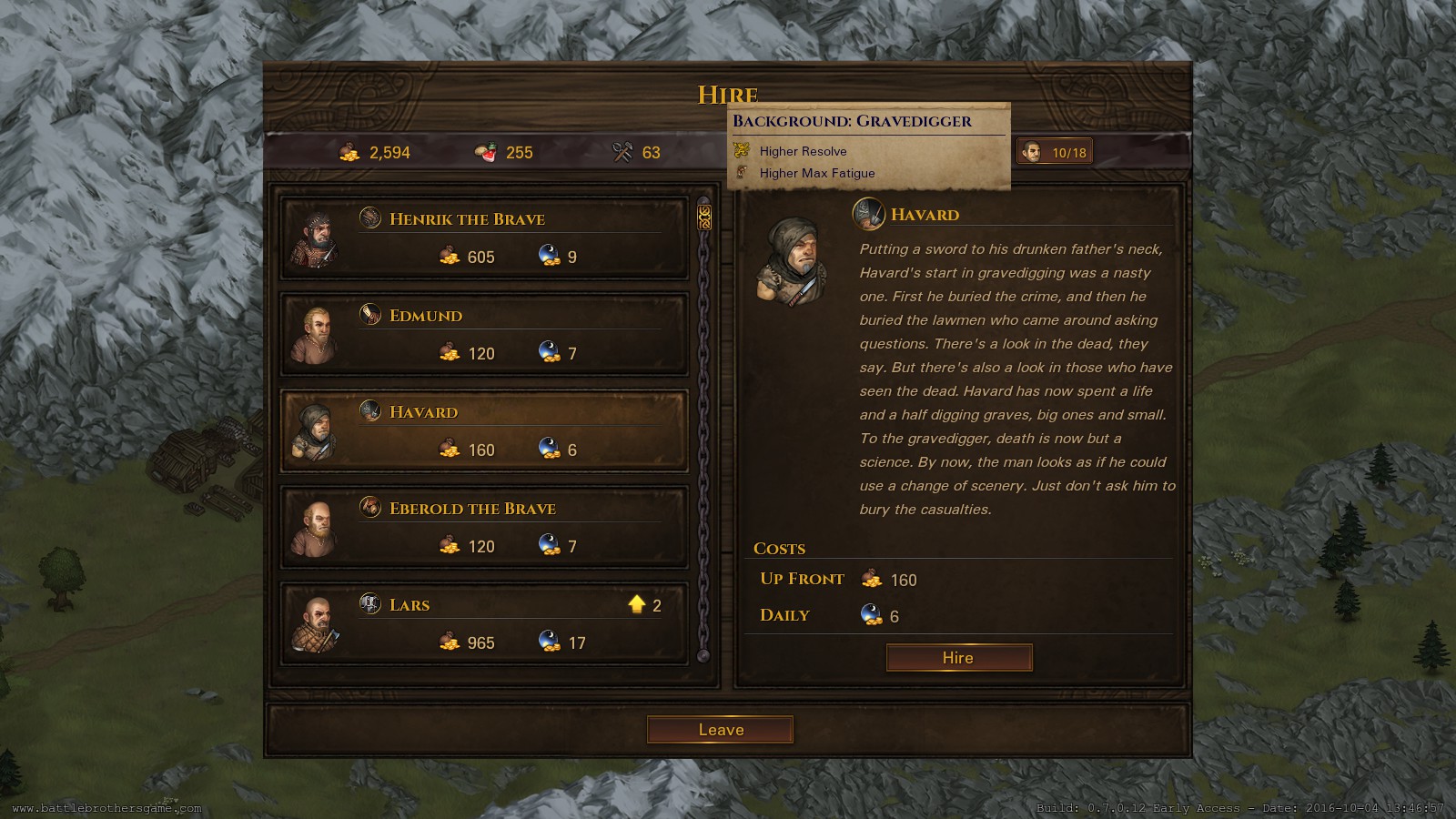Leave the hire screen

coord(720,730)
